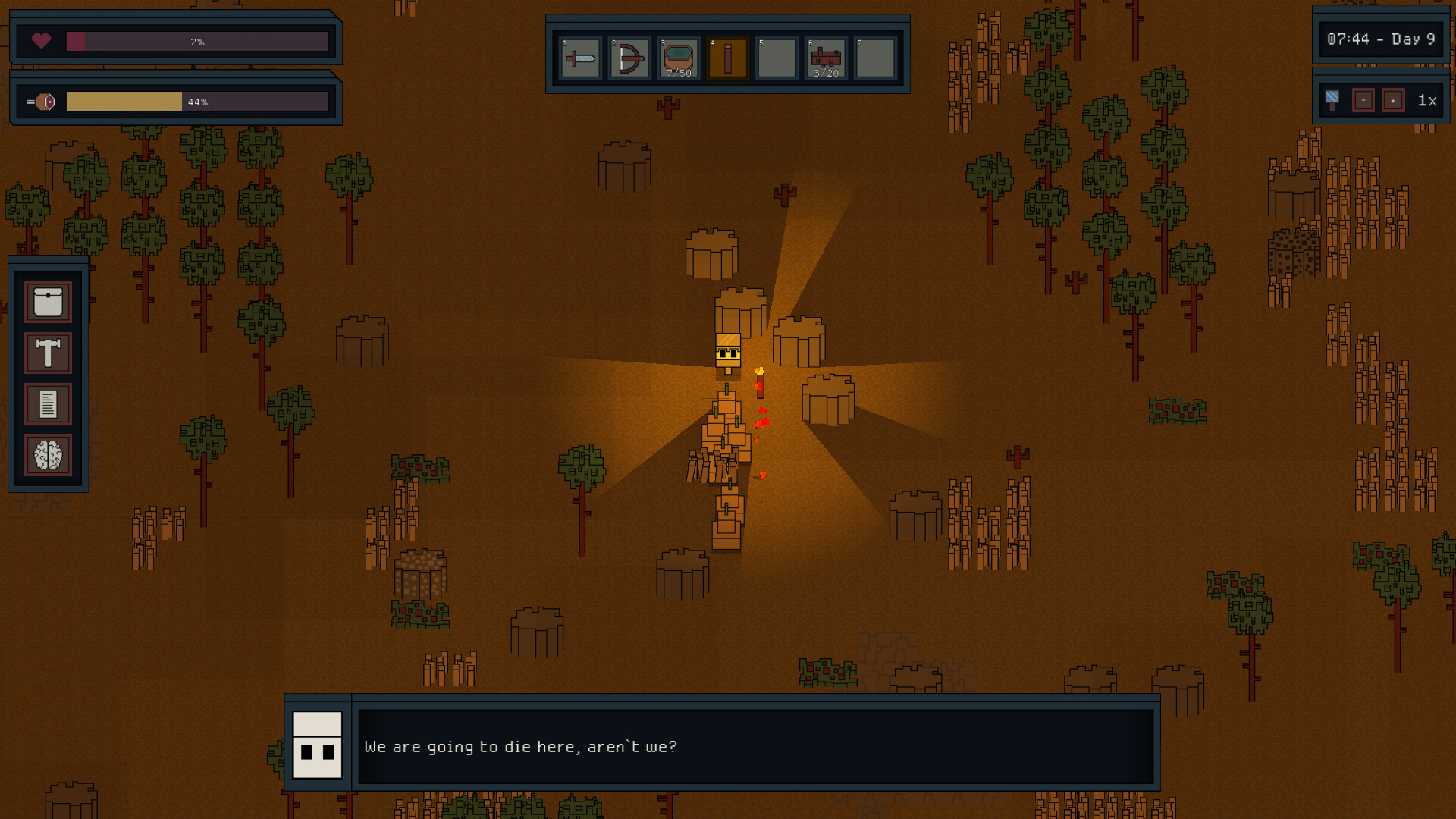
Task: Click the character portrait in the dialog box
Action: coord(318,747)
